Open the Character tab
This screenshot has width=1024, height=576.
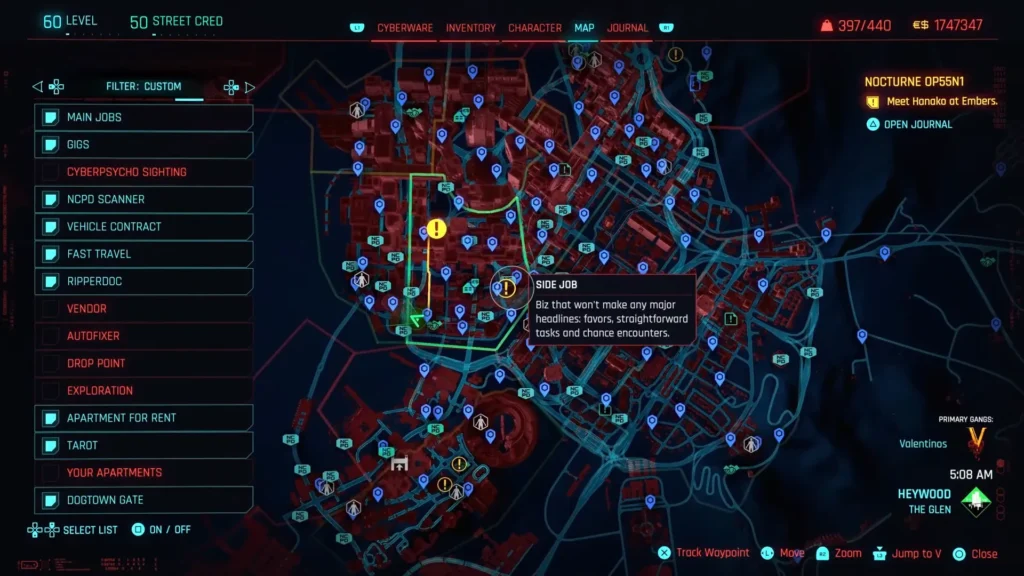[535, 28]
